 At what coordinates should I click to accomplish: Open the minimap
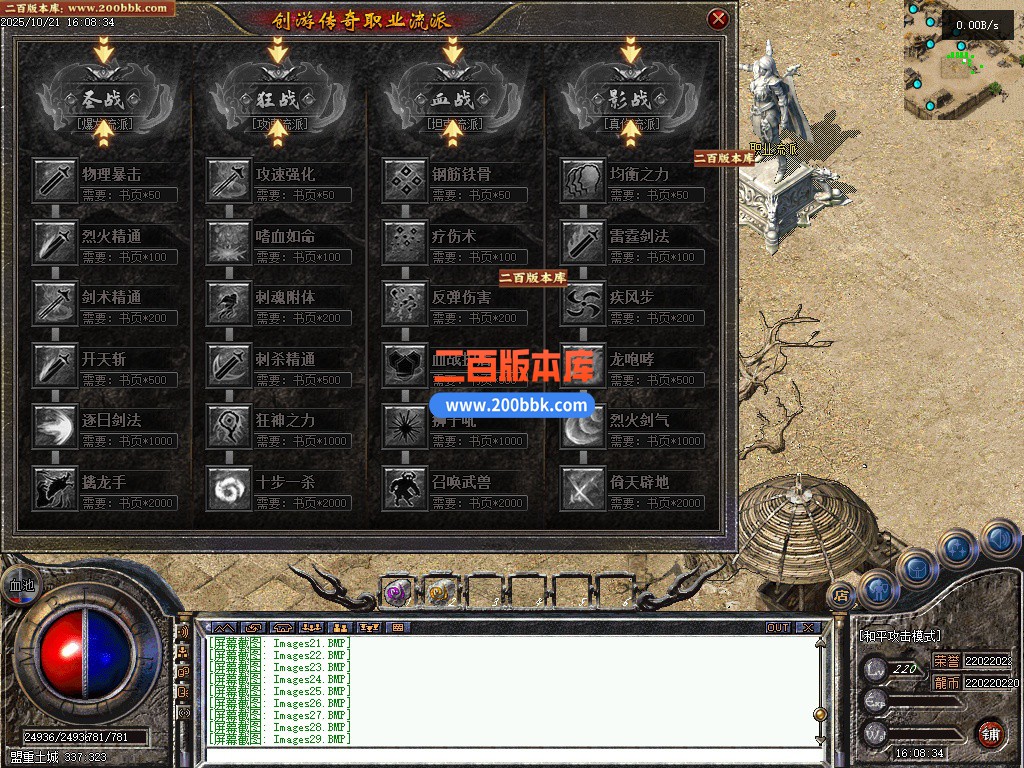click(962, 60)
